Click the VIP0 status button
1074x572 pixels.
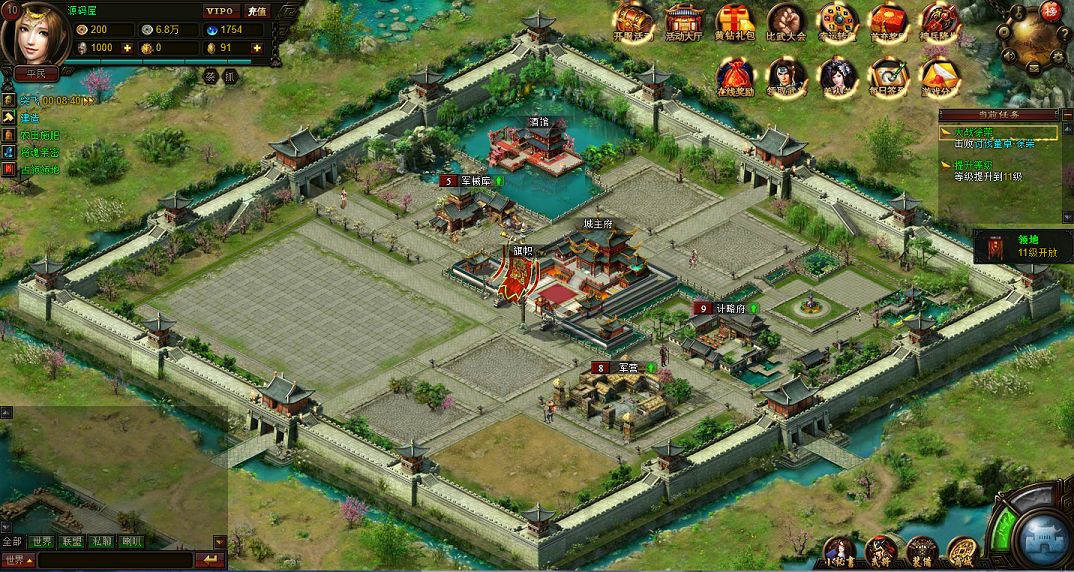tap(219, 11)
